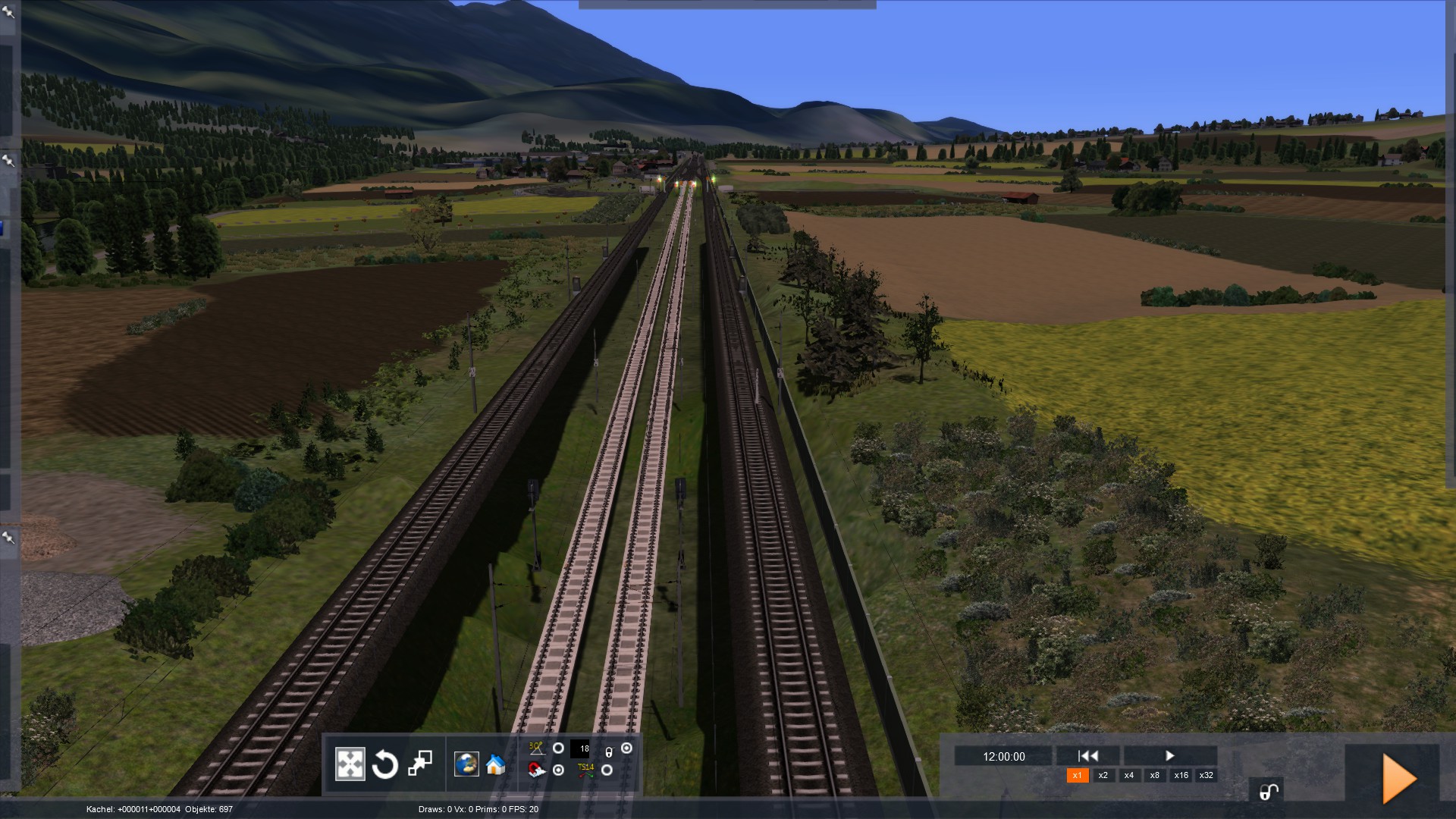Viewport: 1456px width, 819px height.
Task: Choose the scale squares tool
Action: [419, 764]
